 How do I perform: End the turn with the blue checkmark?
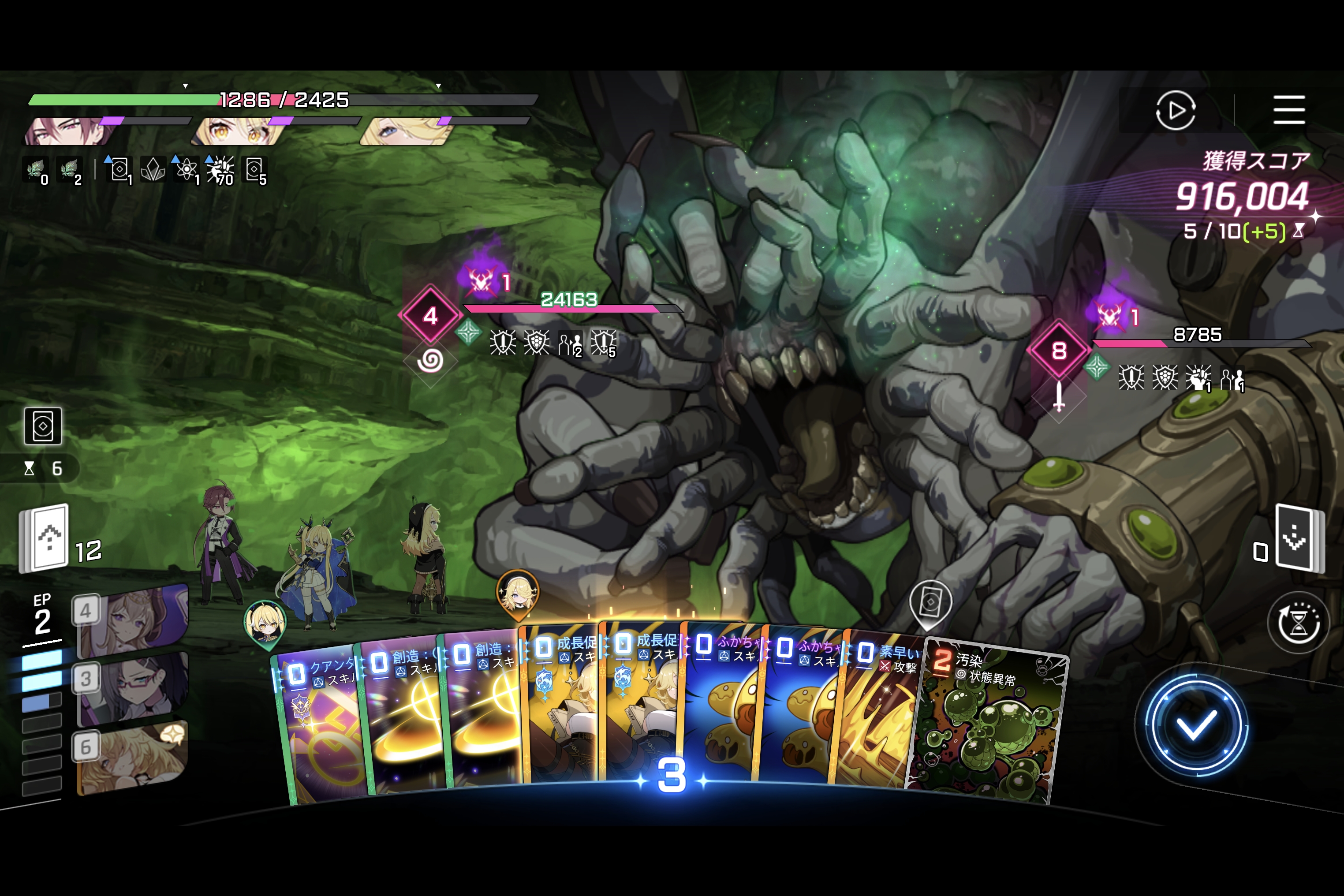(1194, 726)
